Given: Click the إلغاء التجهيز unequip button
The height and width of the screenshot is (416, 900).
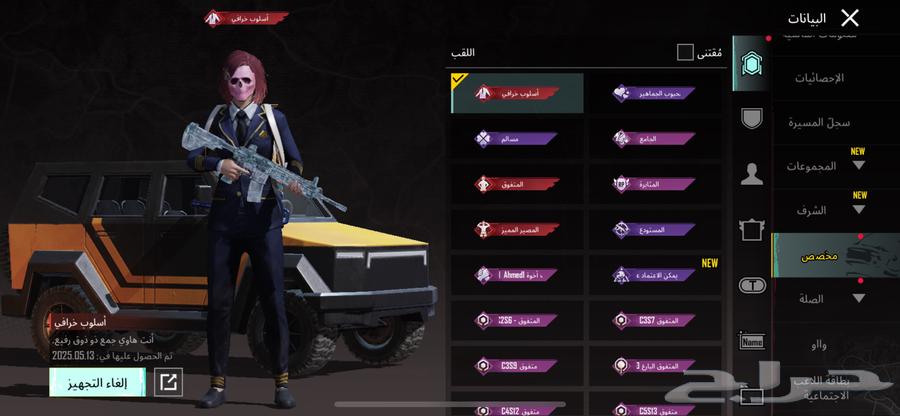Looking at the screenshot, I should click(97, 381).
